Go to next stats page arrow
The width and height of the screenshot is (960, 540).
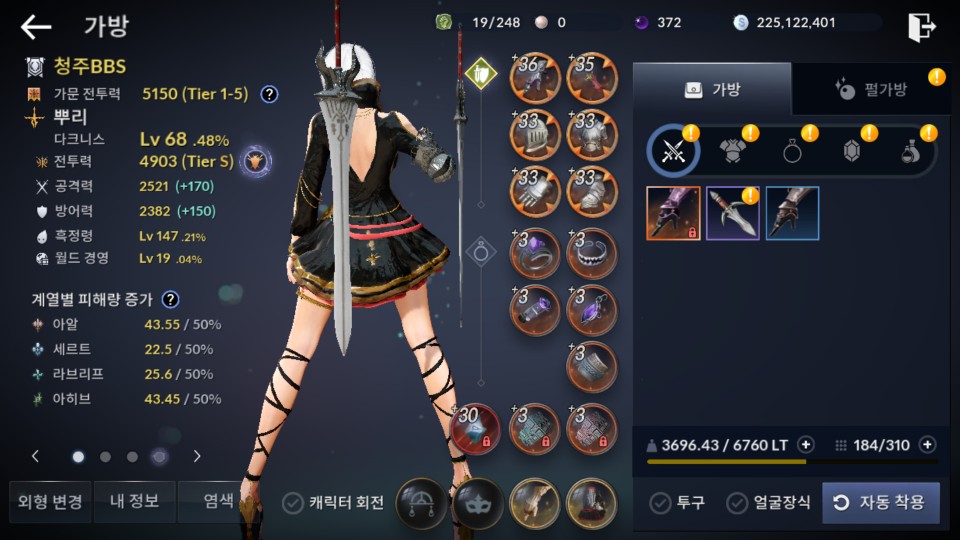[197, 456]
